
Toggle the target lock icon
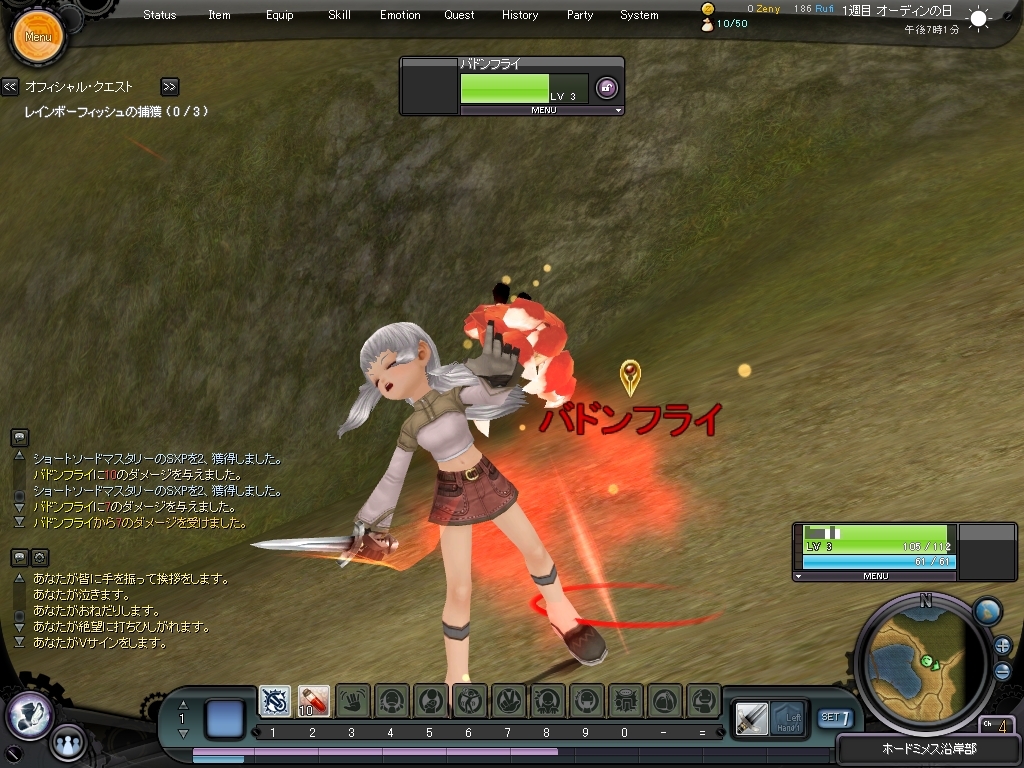pos(606,88)
